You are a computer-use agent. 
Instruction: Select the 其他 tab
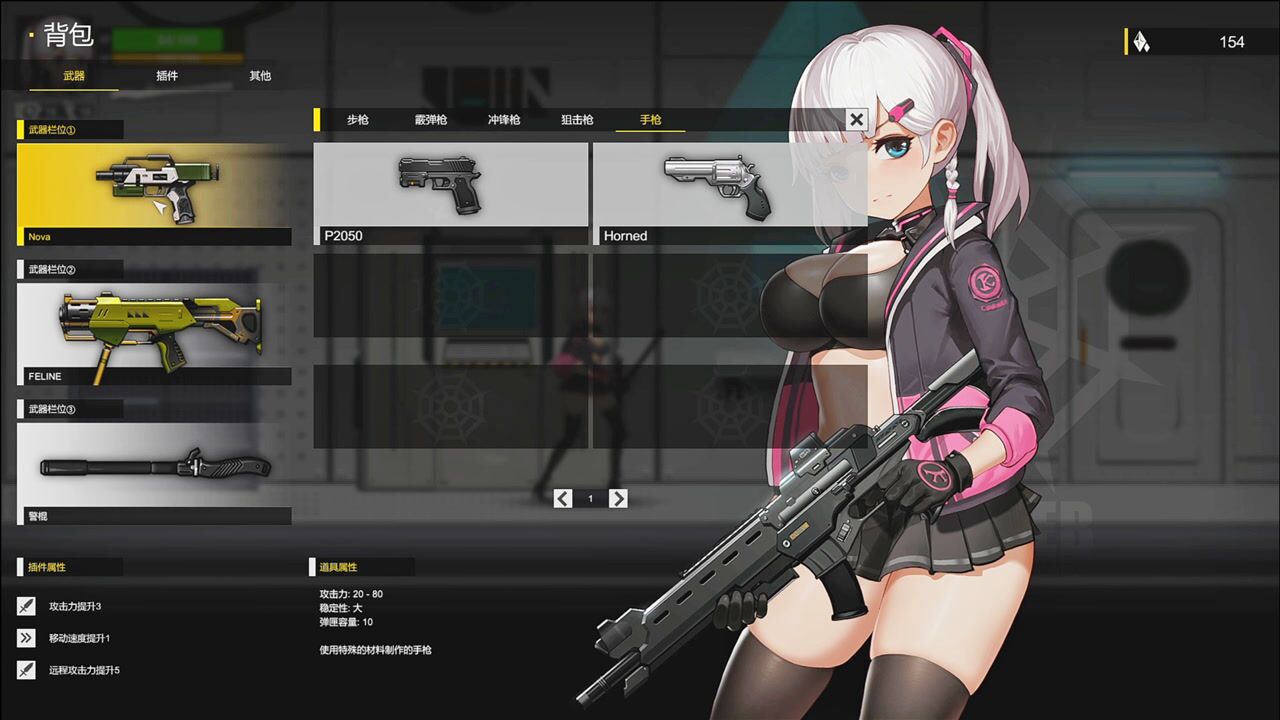coord(260,76)
